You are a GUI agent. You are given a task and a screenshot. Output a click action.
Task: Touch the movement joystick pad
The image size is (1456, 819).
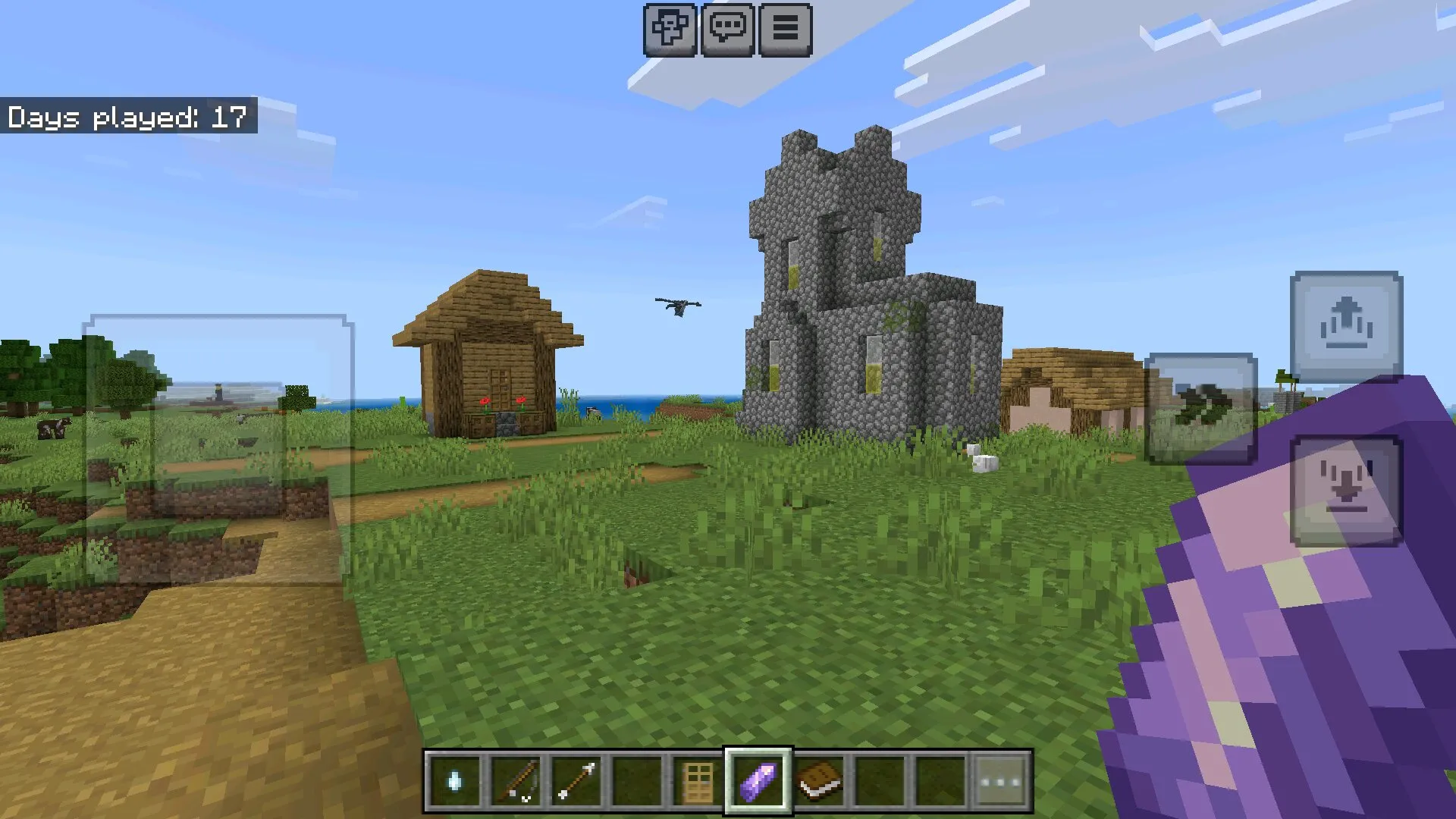[x=218, y=449]
